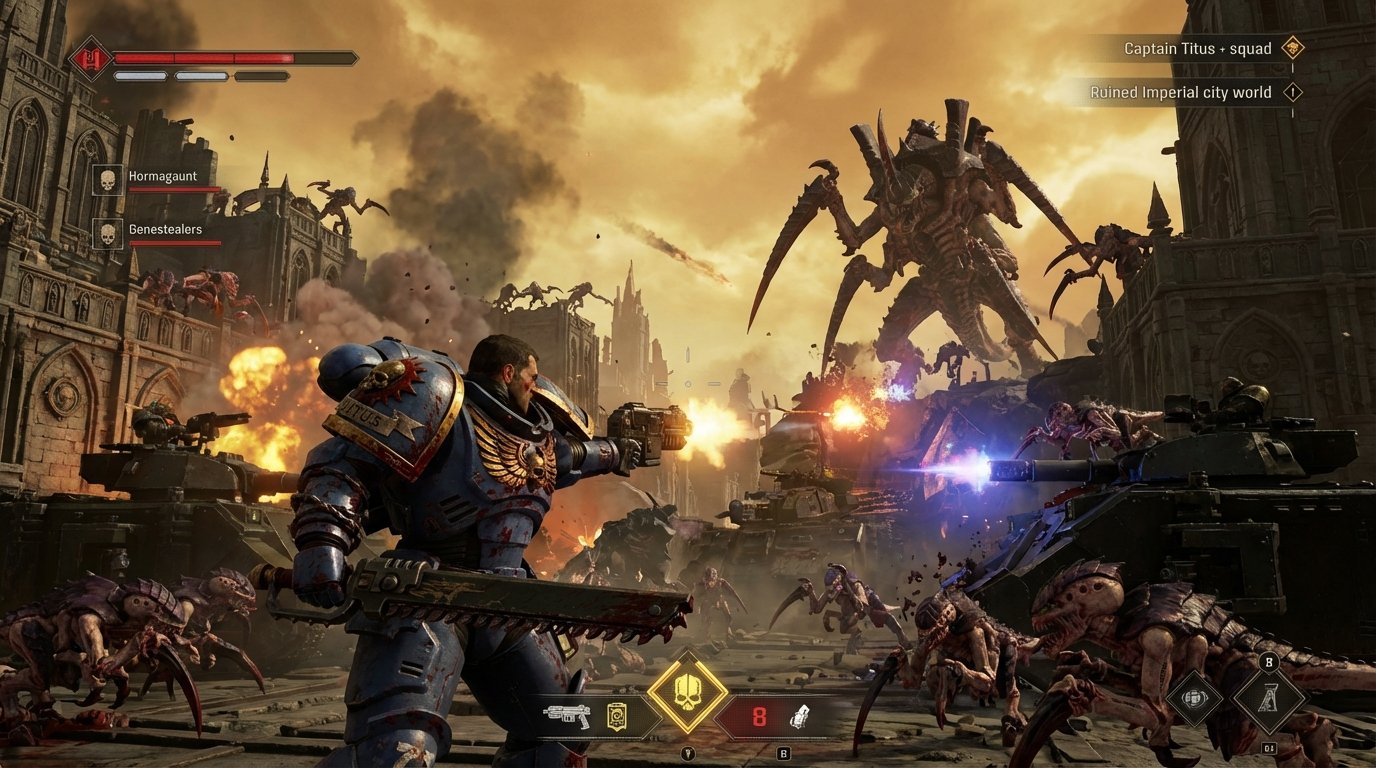This screenshot has height=768, width=1376.
Task: Click the exclamation marker by Ruined Imperial city world
Action: pos(1295,91)
